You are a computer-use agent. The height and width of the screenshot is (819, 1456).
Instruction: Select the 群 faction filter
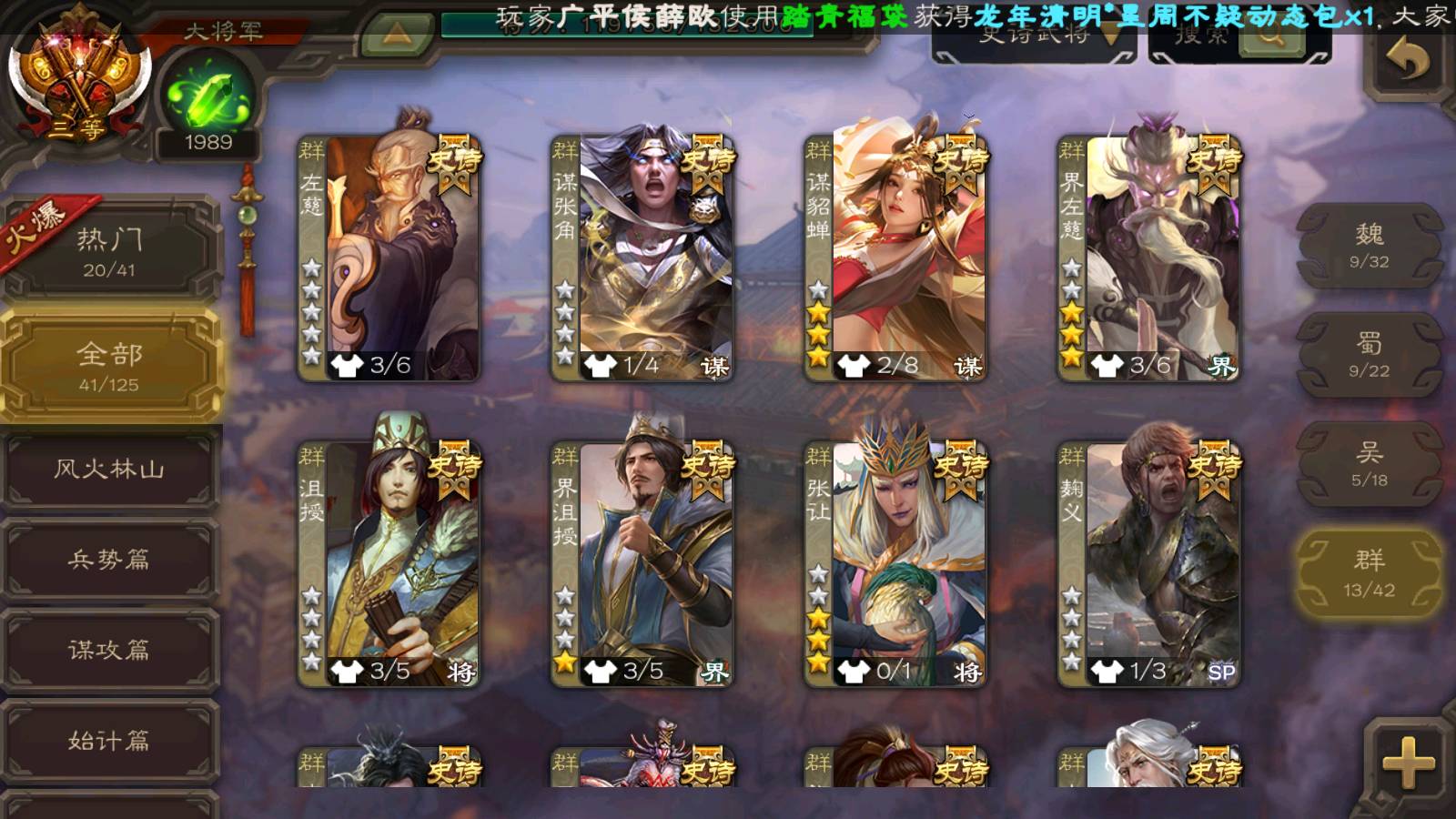(x=1369, y=573)
